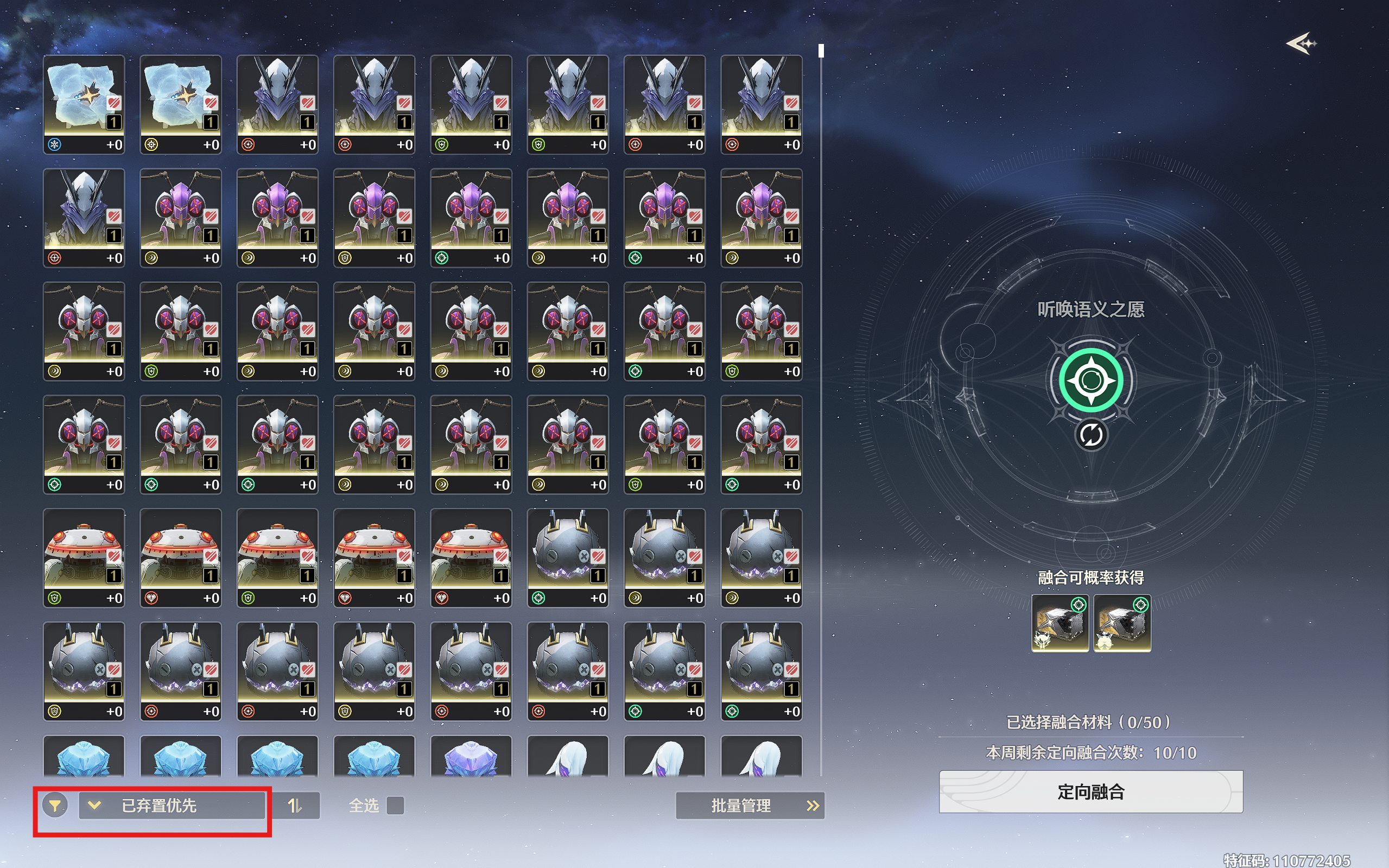
Task: Start fusion with the 定向融合 button
Action: [x=1090, y=791]
